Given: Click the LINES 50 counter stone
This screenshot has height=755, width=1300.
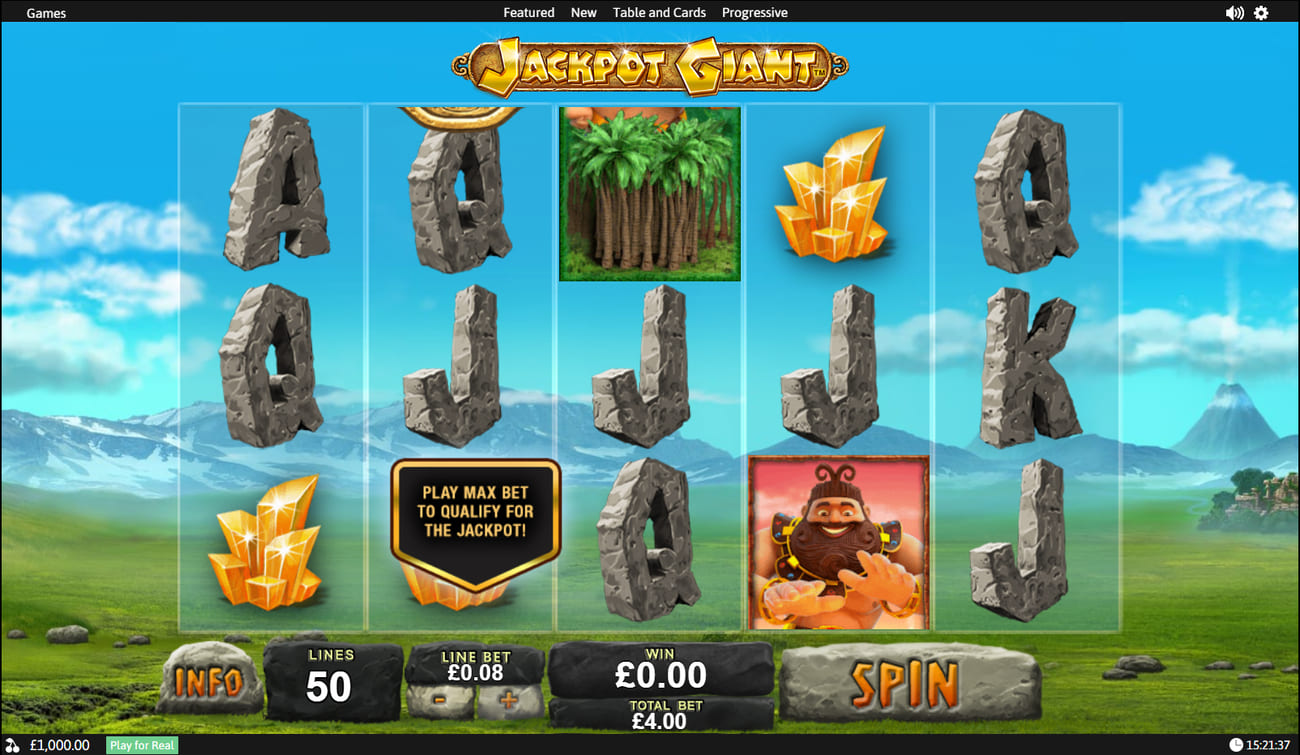Looking at the screenshot, I should tap(330, 680).
